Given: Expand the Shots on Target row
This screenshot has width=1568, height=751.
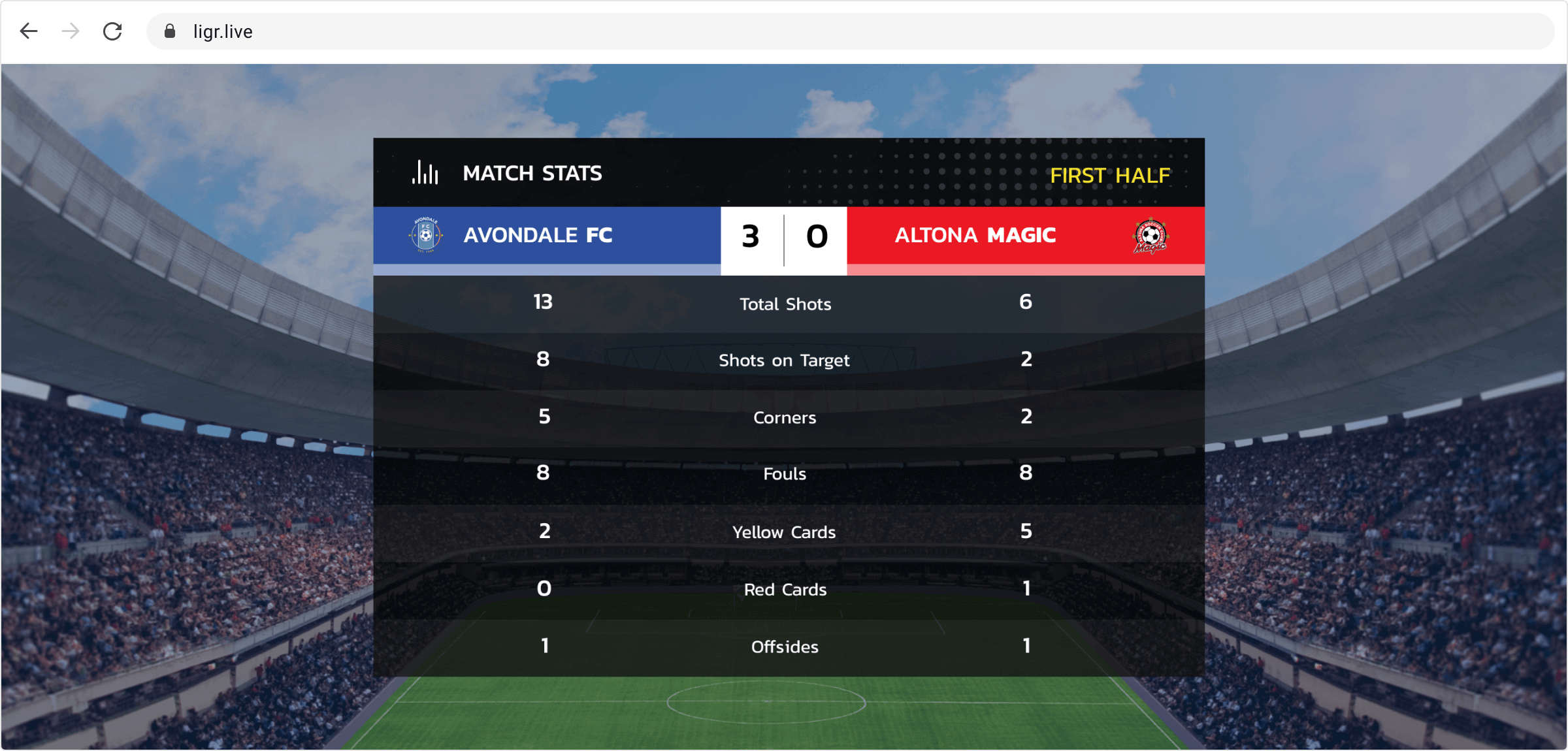Looking at the screenshot, I should 784,360.
